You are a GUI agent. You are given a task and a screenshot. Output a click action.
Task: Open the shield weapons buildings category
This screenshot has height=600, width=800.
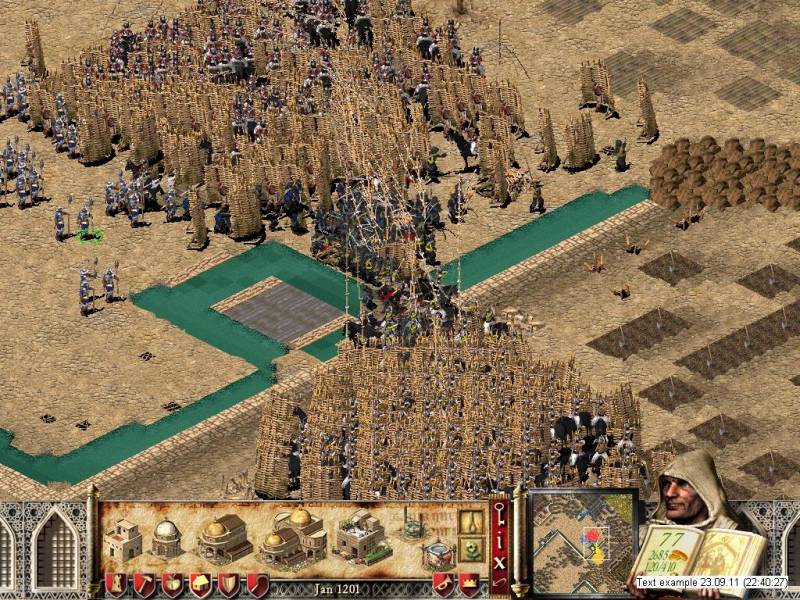(x=229, y=584)
